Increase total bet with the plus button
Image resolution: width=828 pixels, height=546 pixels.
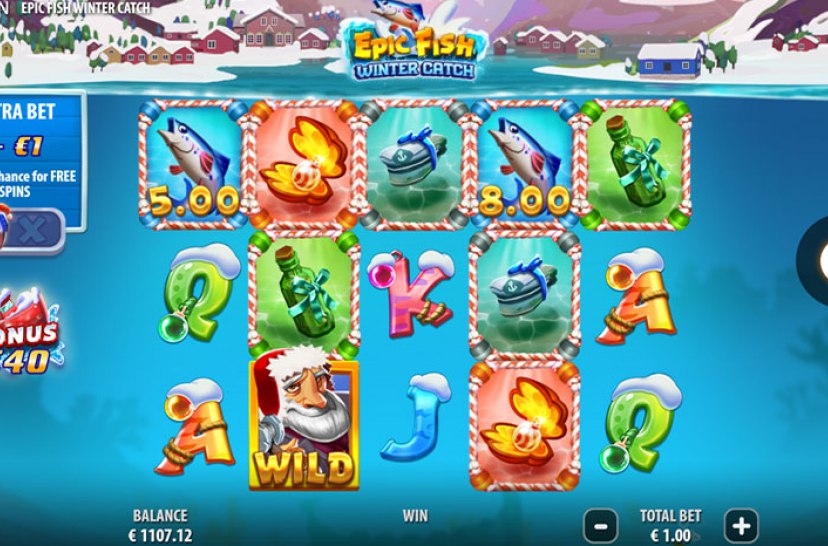741,525
